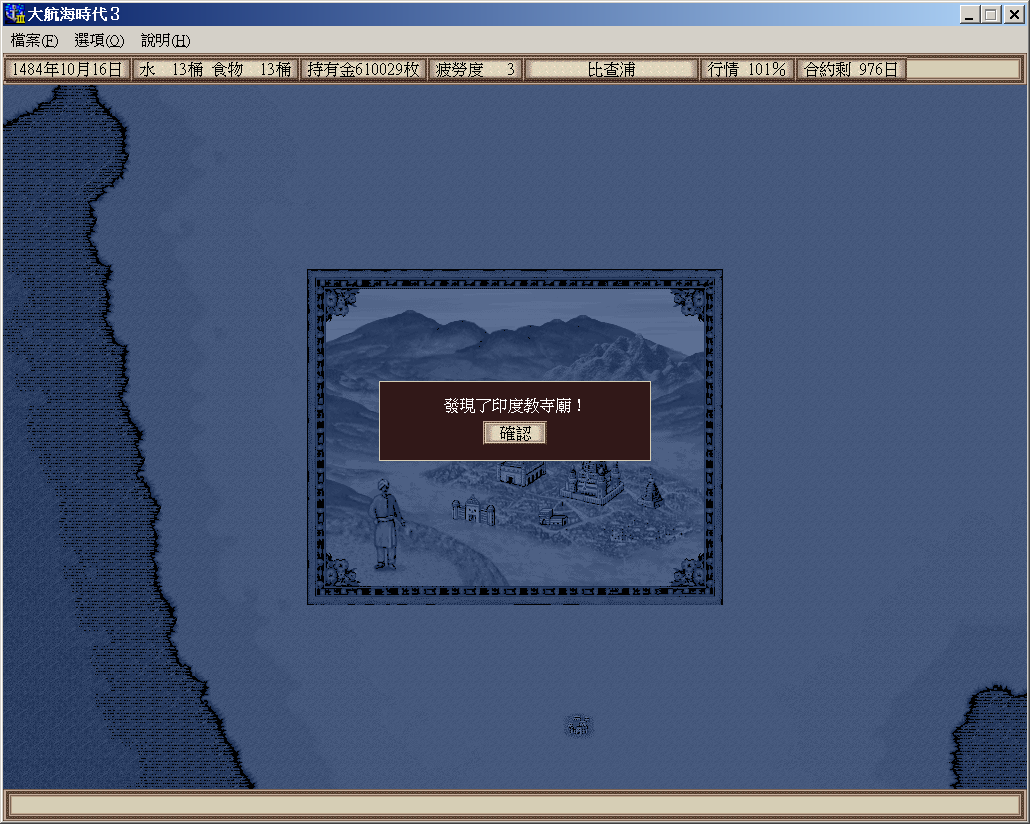Open the 選項 (Options) menu
The width and height of the screenshot is (1030, 824).
pos(99,41)
